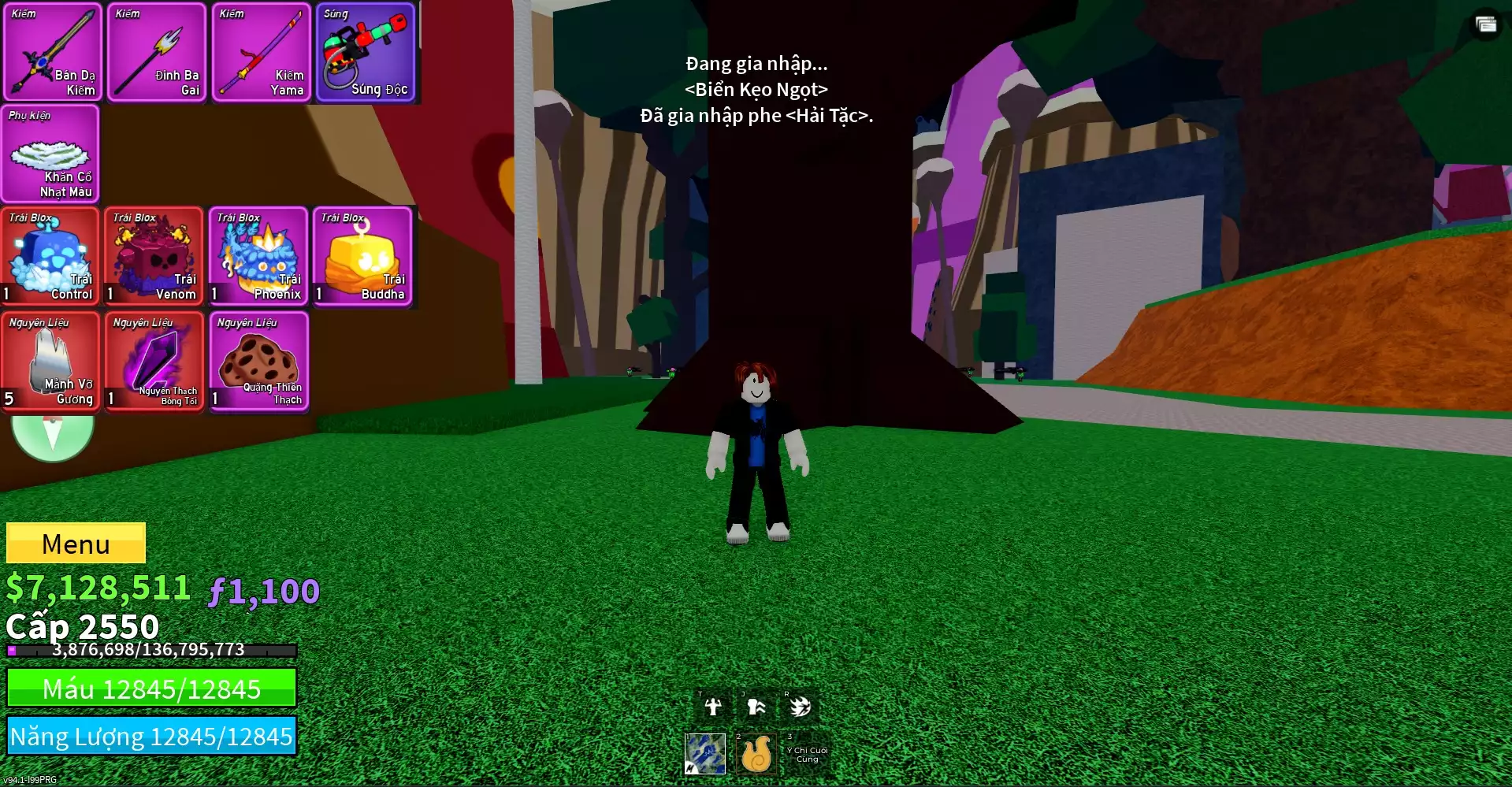Select the Súng Độc gun slot
Screen dimensions: 1512x787
click(366, 53)
